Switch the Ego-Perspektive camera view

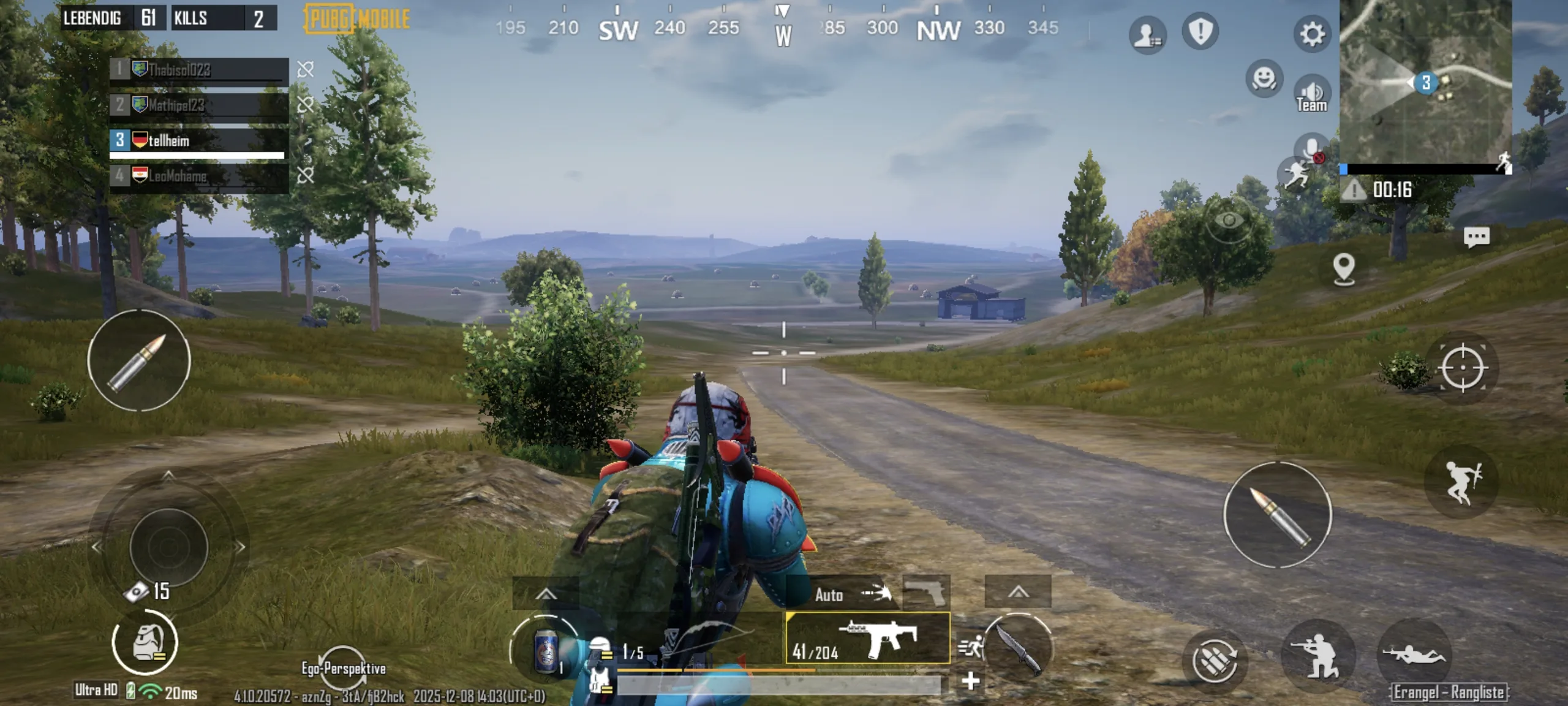coord(343,667)
